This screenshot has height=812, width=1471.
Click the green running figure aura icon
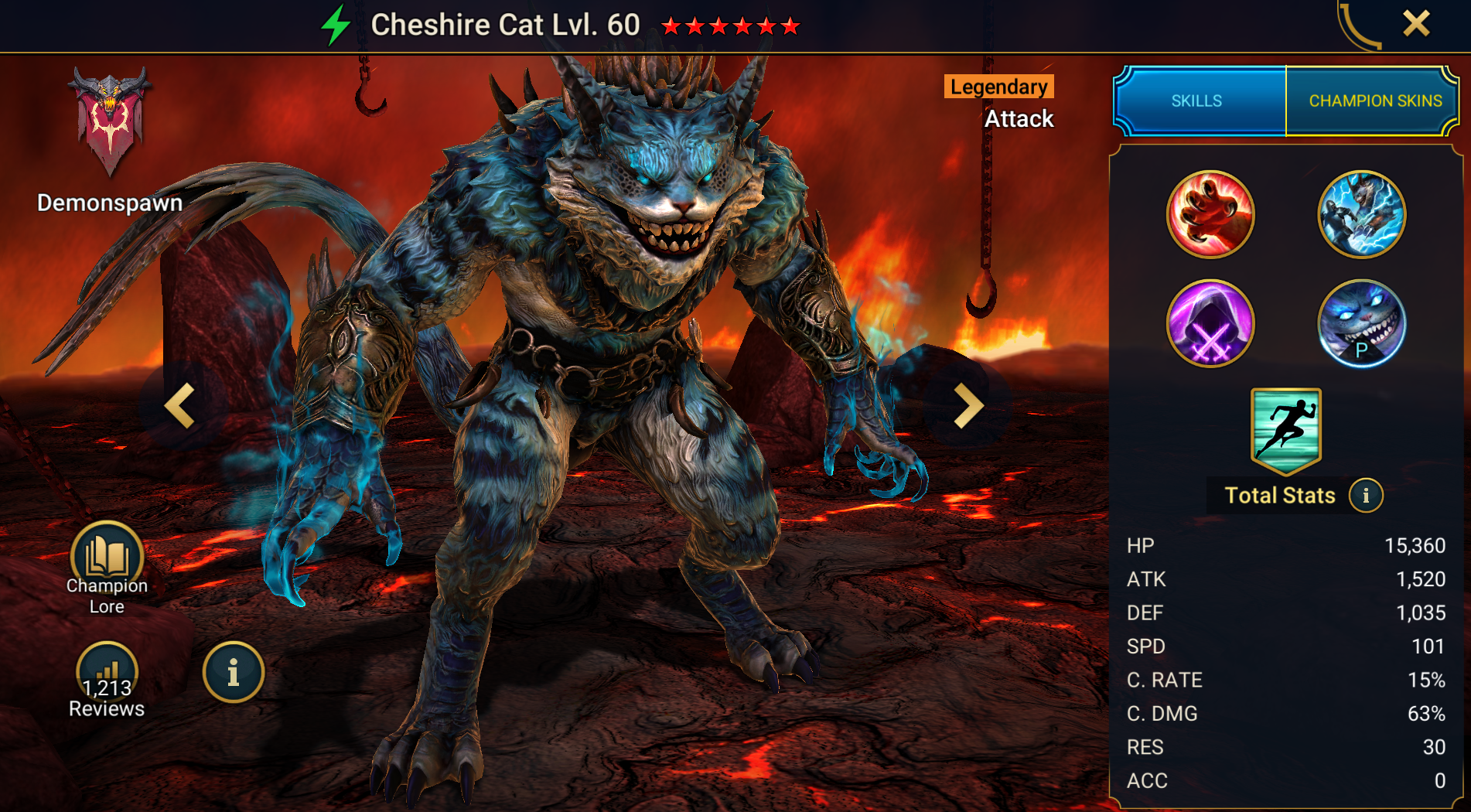(1285, 429)
